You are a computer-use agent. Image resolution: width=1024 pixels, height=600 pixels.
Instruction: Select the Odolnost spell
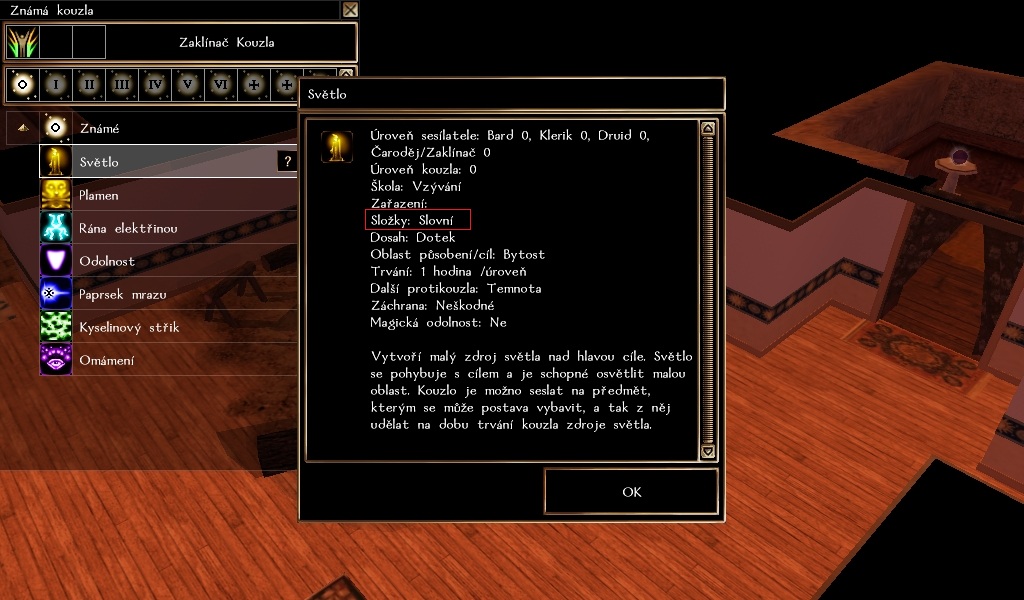coord(107,261)
